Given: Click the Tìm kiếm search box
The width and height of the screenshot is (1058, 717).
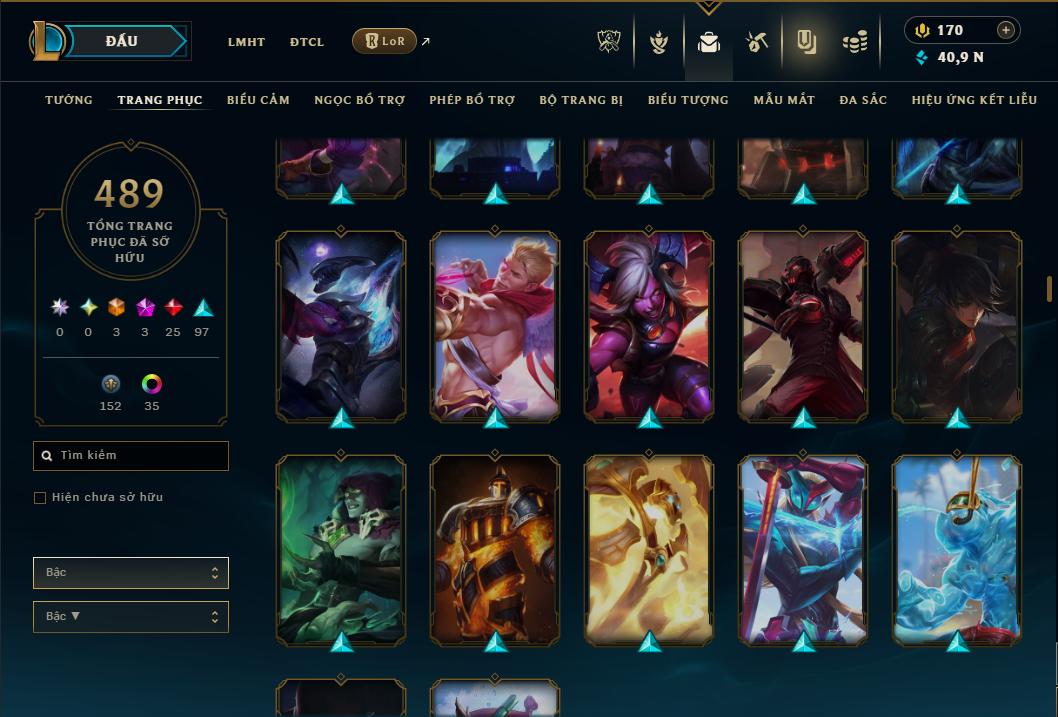Looking at the screenshot, I should click(131, 456).
